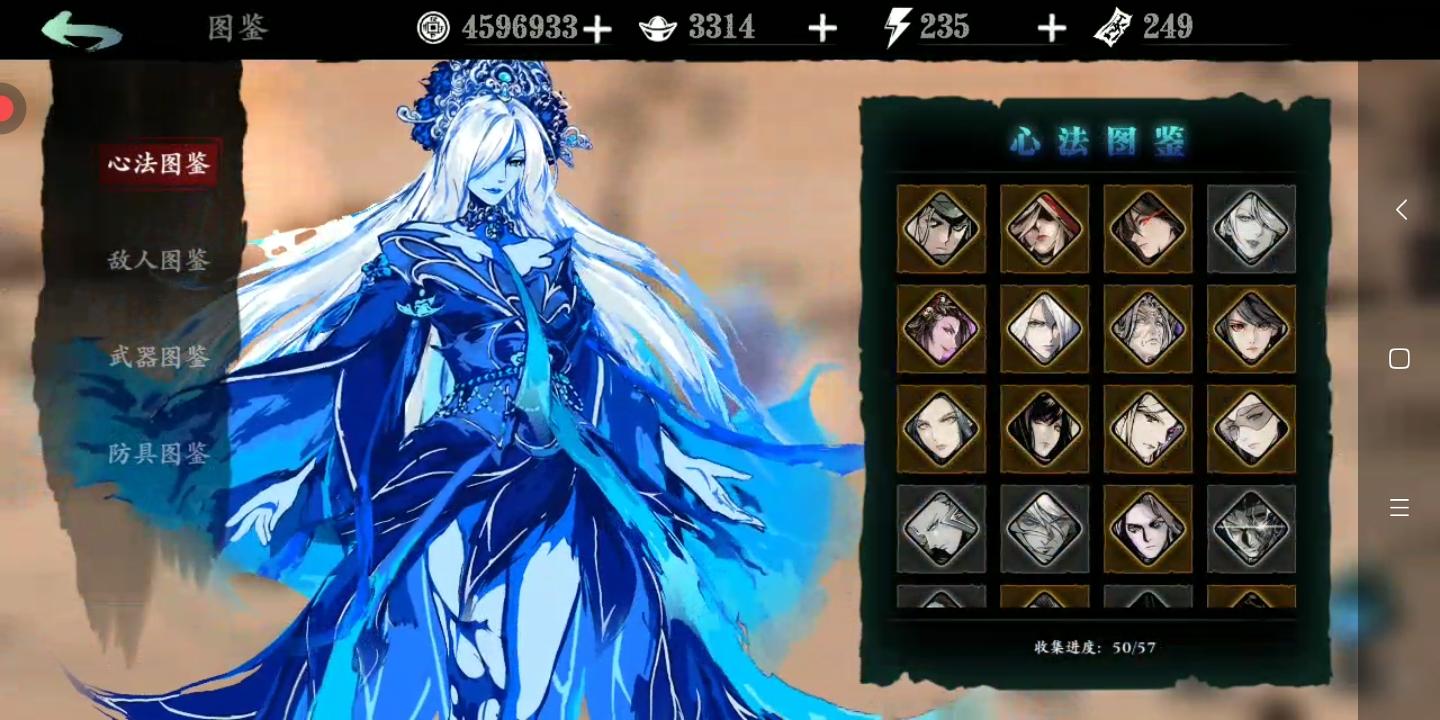Open the hamburger menu on the right edge
Screen dimensions: 1440x720
point(1399,507)
